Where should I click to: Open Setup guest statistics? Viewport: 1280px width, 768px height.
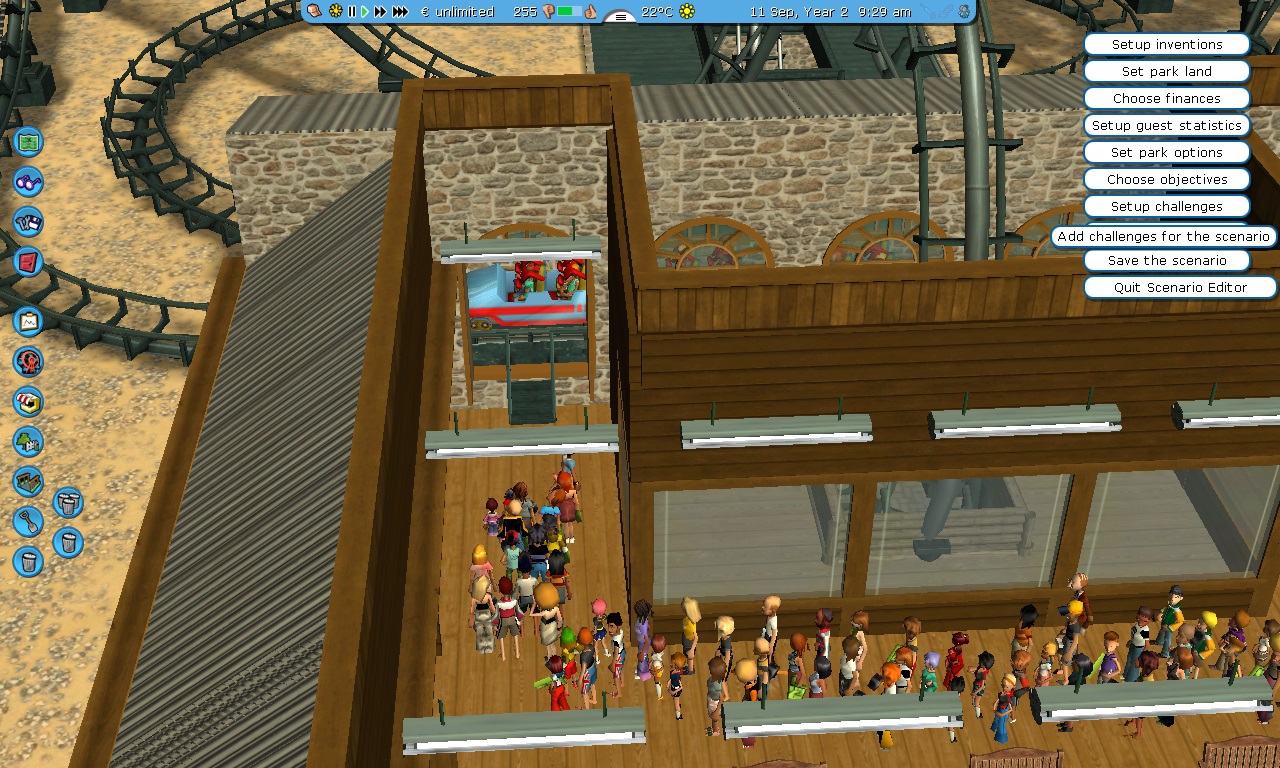point(1166,126)
